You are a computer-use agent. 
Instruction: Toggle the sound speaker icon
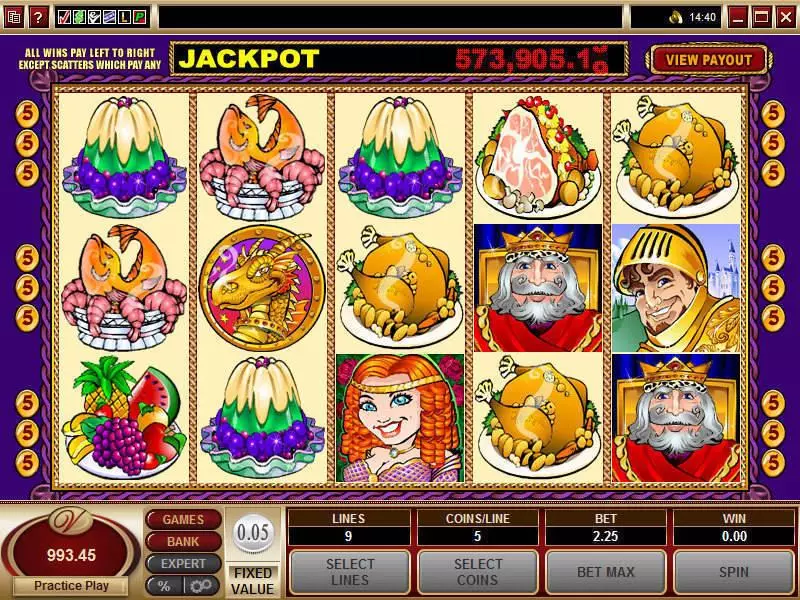click(676, 17)
